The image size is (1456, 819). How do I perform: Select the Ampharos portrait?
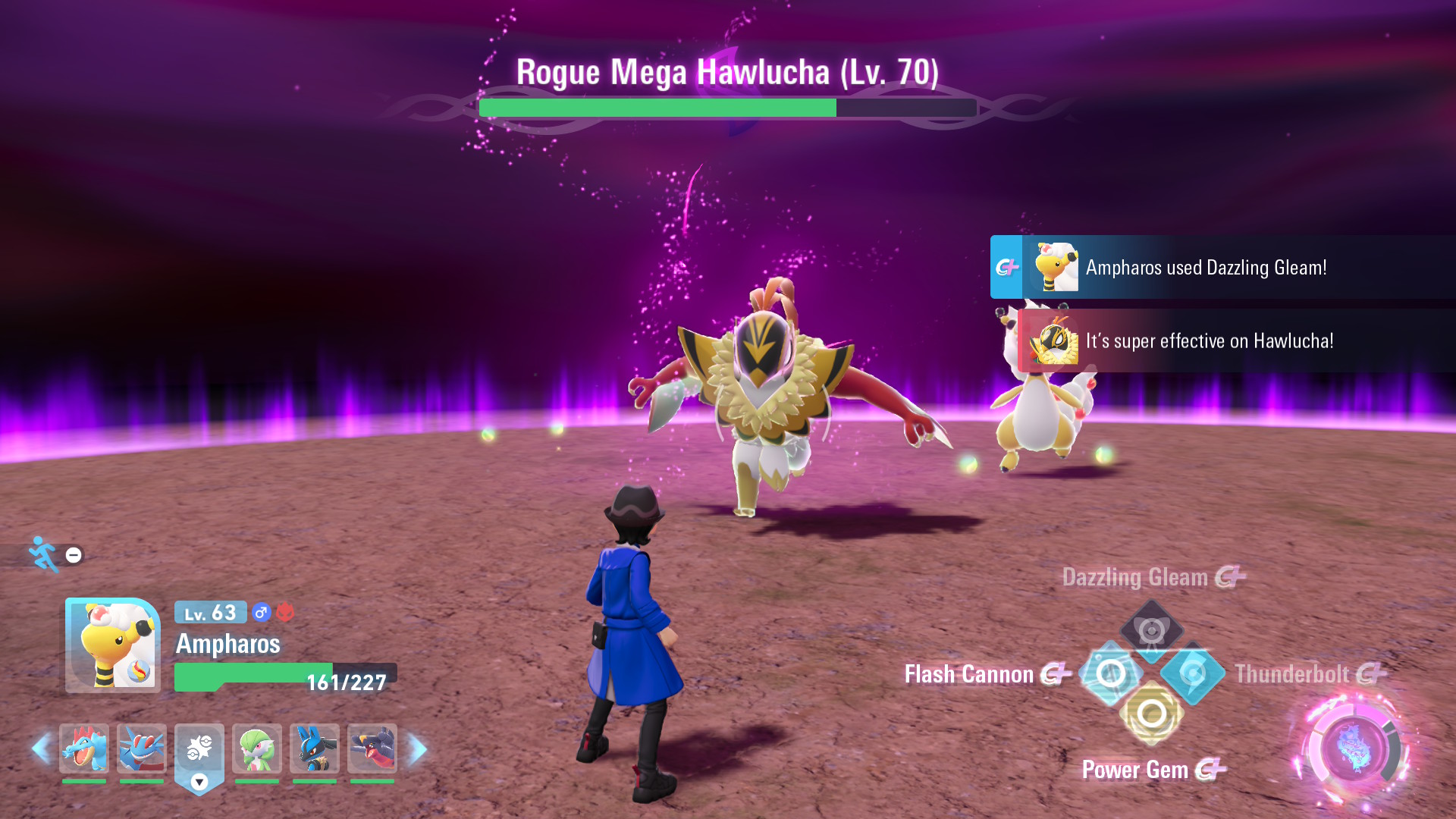point(113,645)
